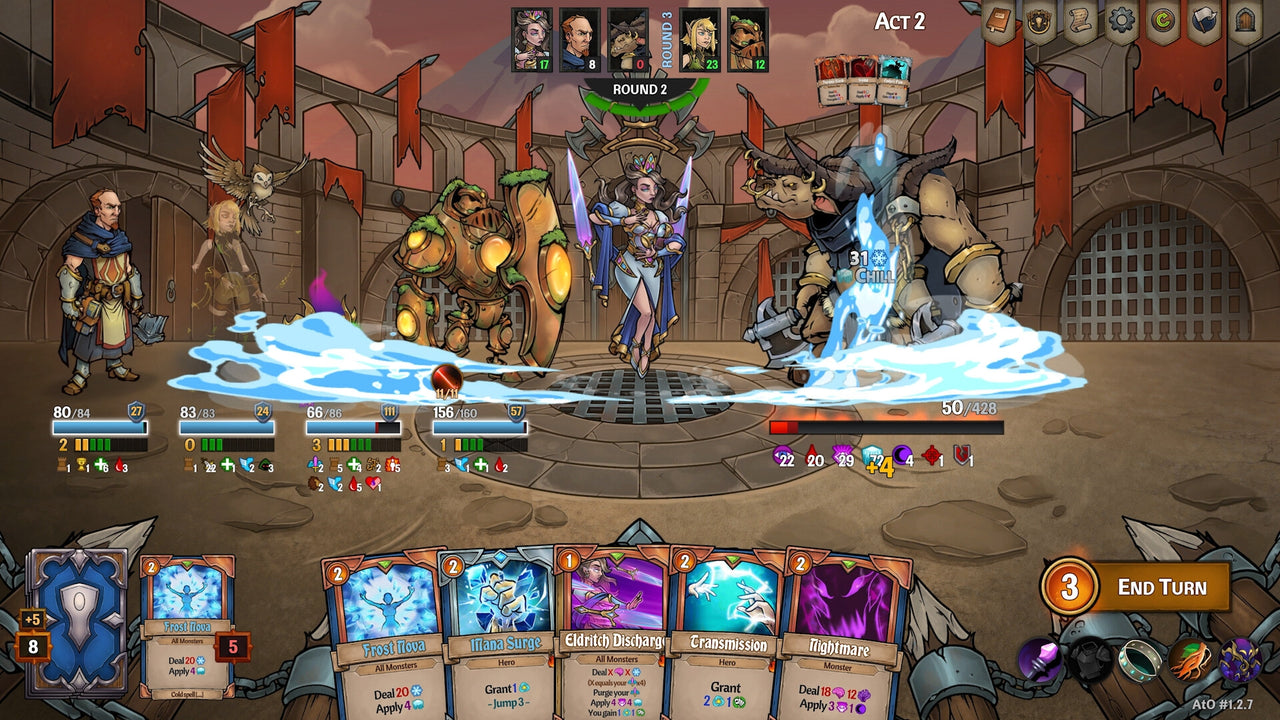Open the codex book icon
This screenshot has height=720, width=1280.
click(x=996, y=20)
